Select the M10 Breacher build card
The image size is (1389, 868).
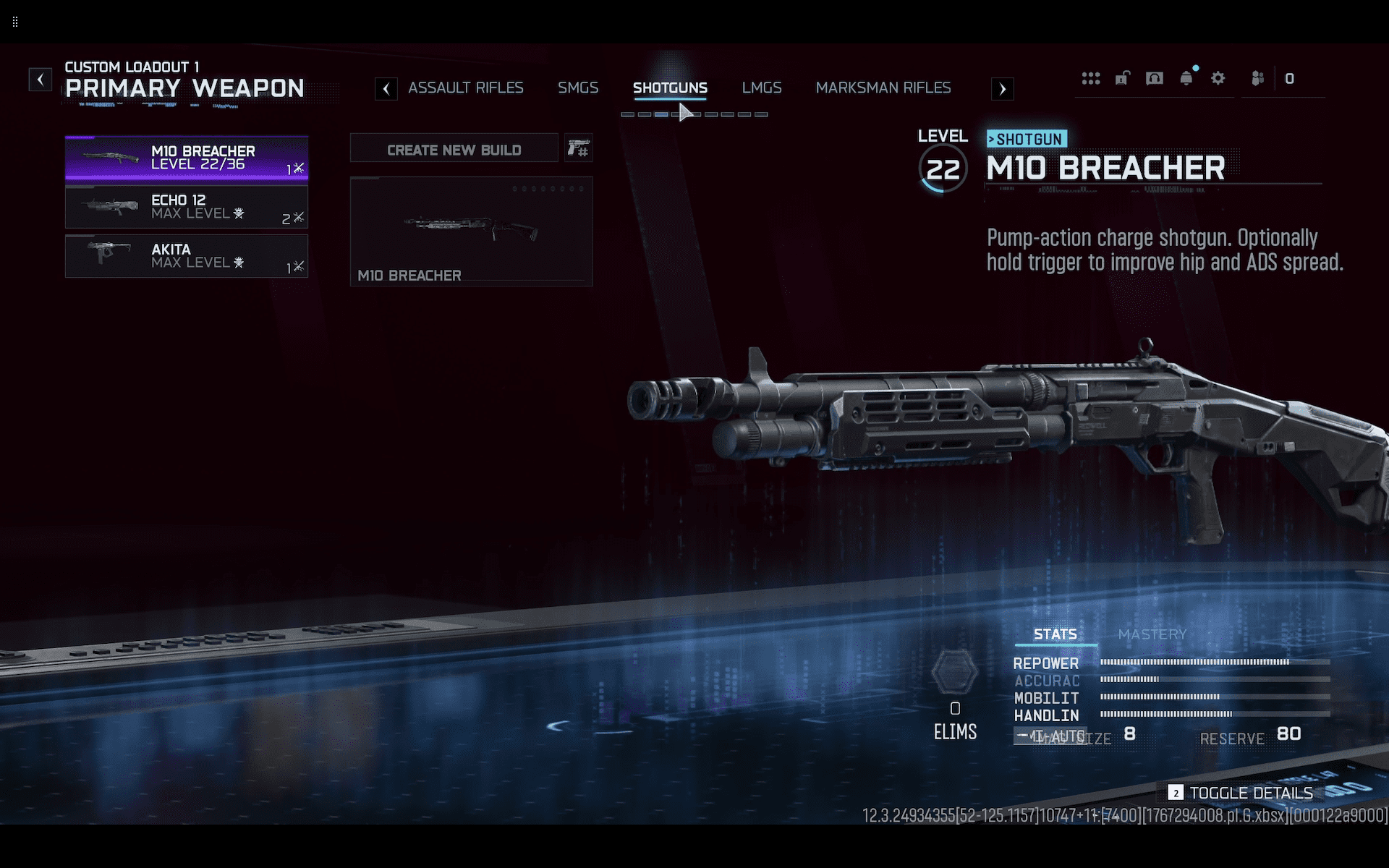click(471, 231)
